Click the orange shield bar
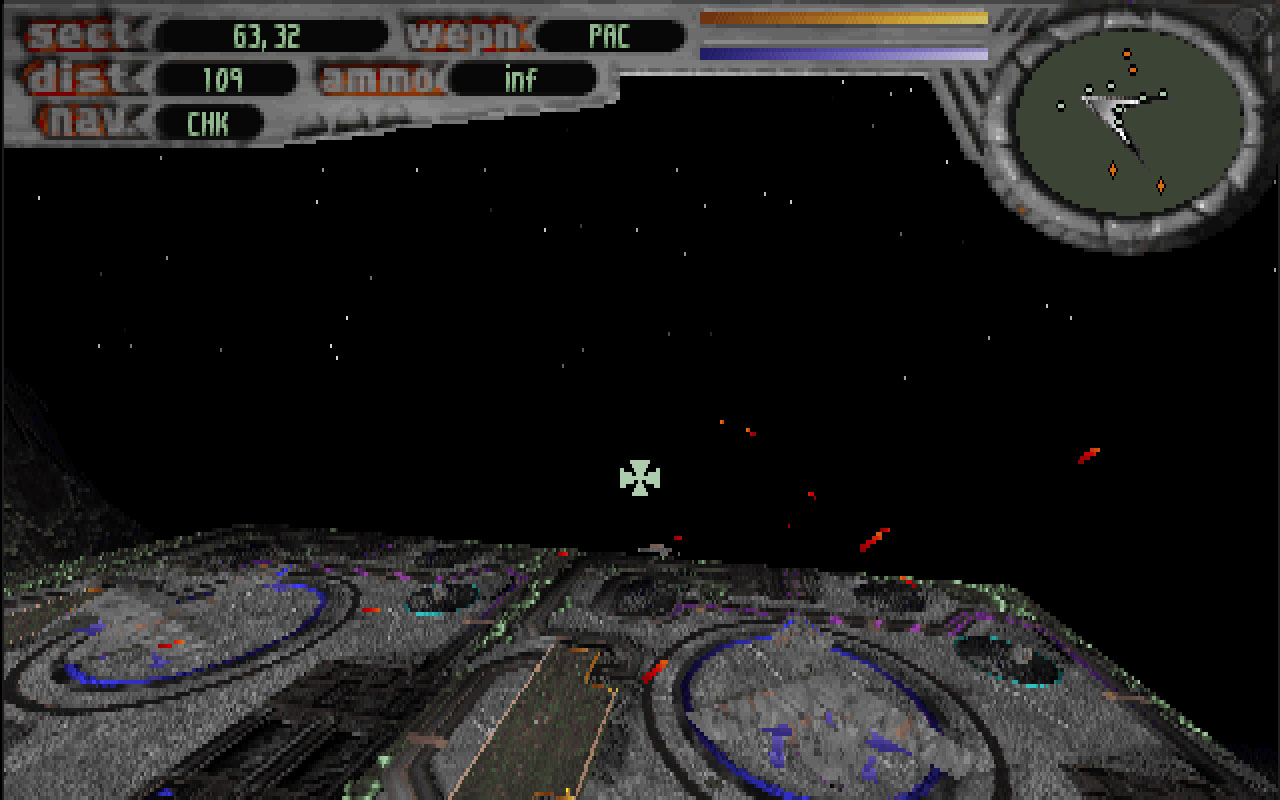This screenshot has height=800, width=1280. click(843, 16)
